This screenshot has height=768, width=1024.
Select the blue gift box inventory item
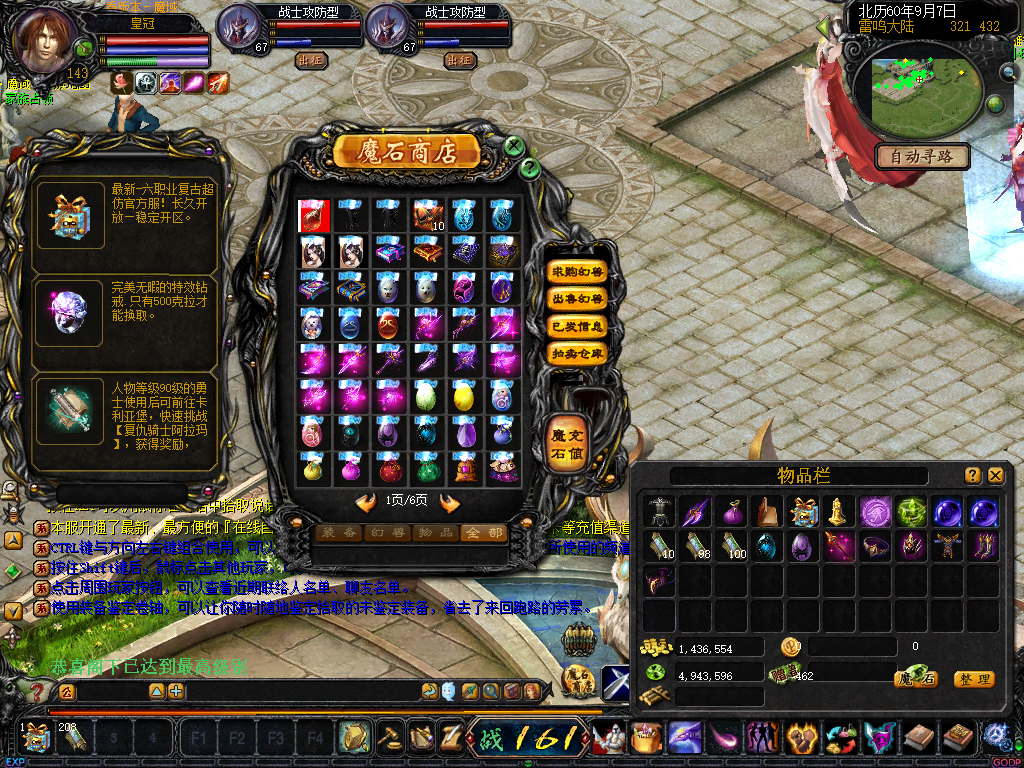(x=803, y=512)
